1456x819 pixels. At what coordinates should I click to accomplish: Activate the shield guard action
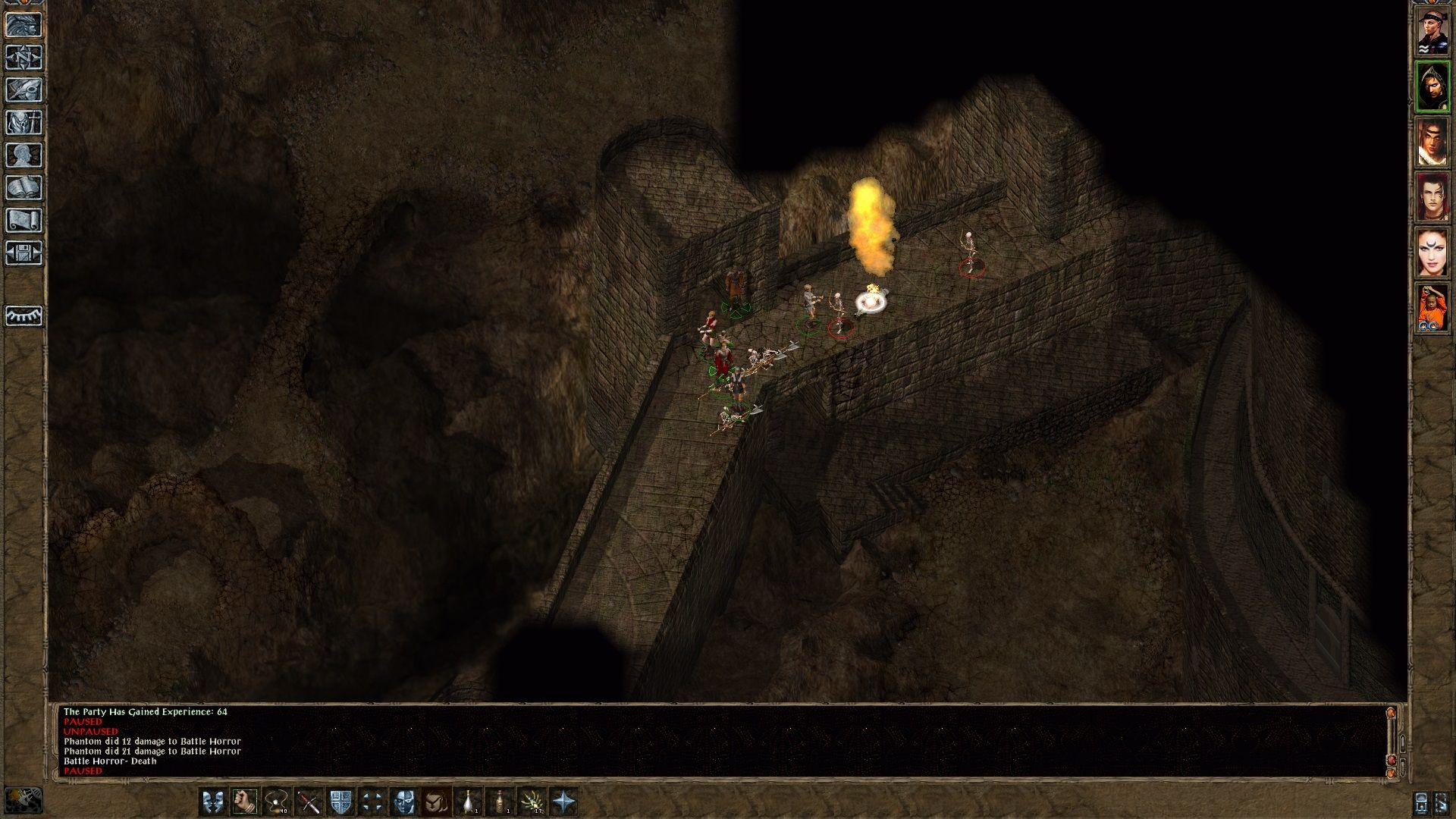pyautogui.click(x=340, y=802)
